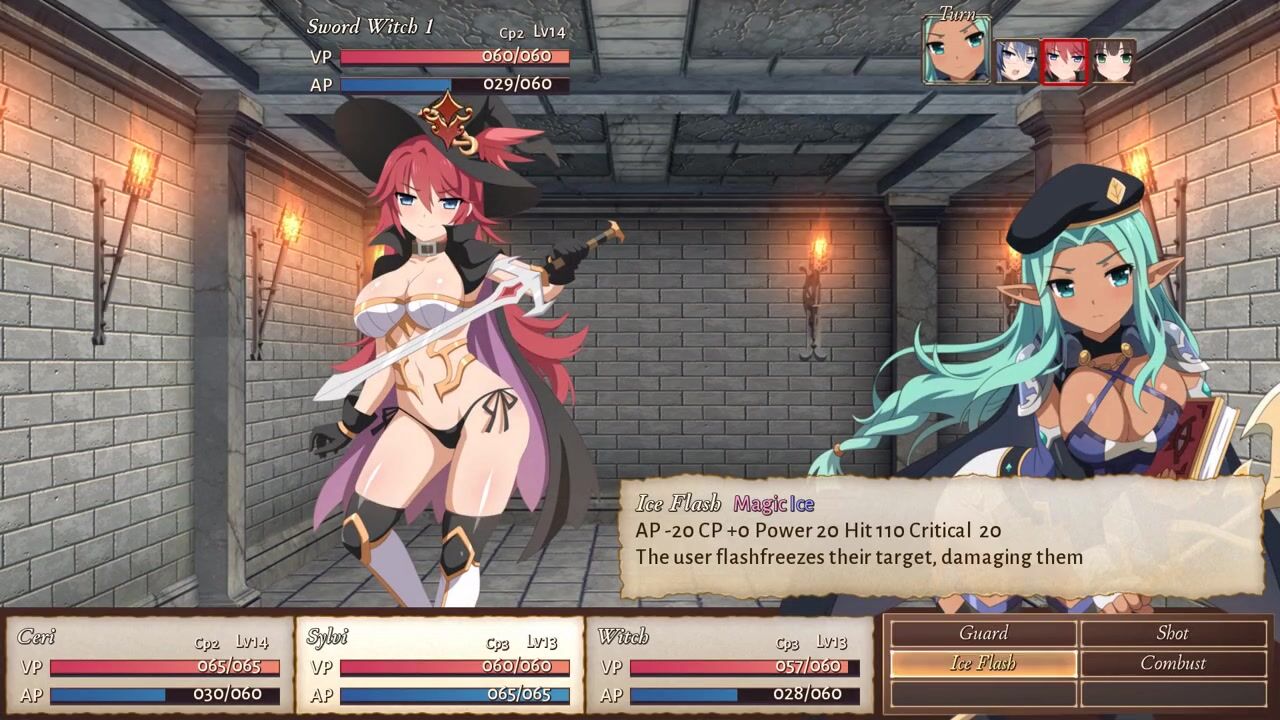The height and width of the screenshot is (720, 1280).
Task: Select Witch's party status panel
Action: point(729,665)
